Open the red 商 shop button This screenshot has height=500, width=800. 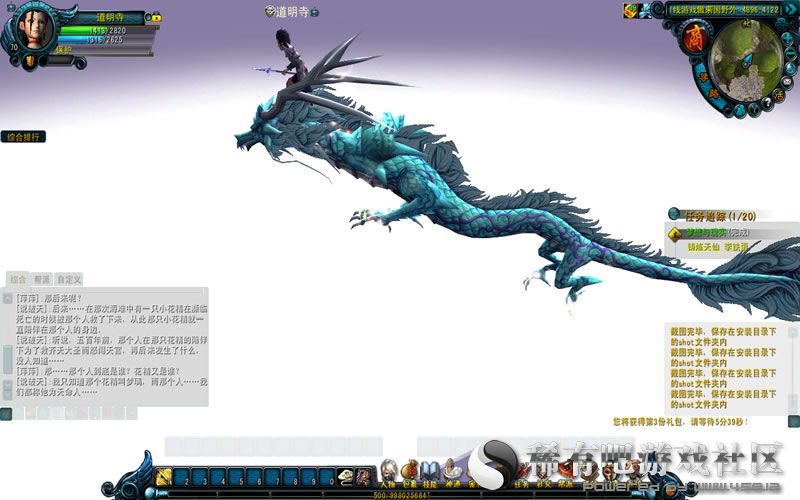pyautogui.click(x=693, y=40)
